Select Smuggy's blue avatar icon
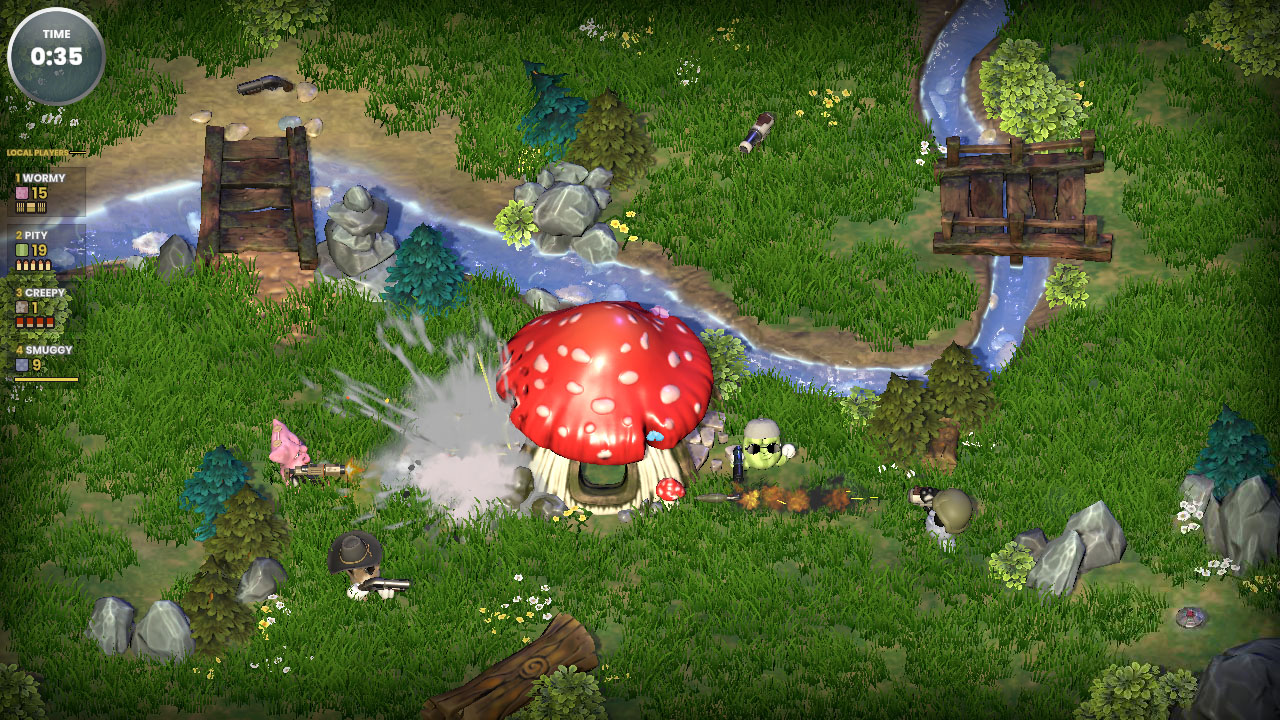1280x720 pixels. coord(20,363)
